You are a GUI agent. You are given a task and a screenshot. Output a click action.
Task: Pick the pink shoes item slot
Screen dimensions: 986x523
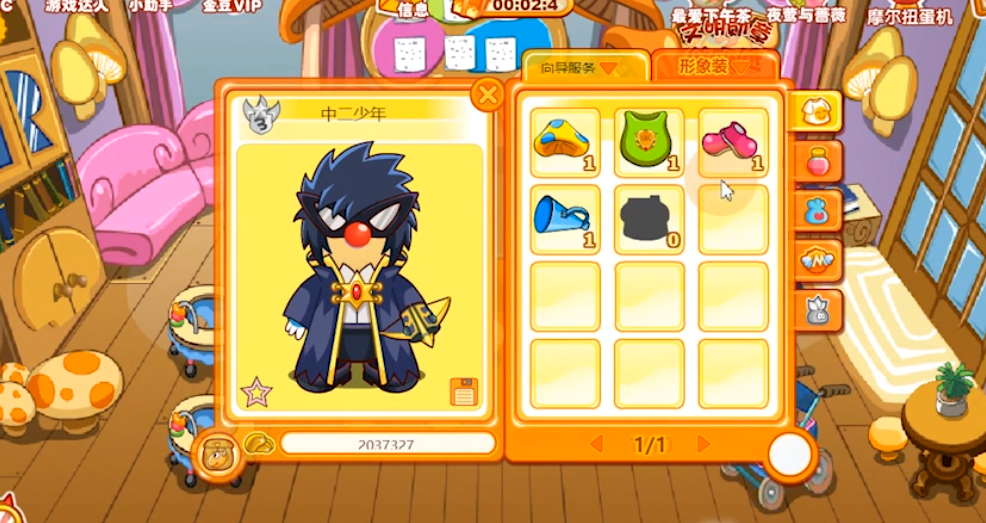(x=732, y=142)
